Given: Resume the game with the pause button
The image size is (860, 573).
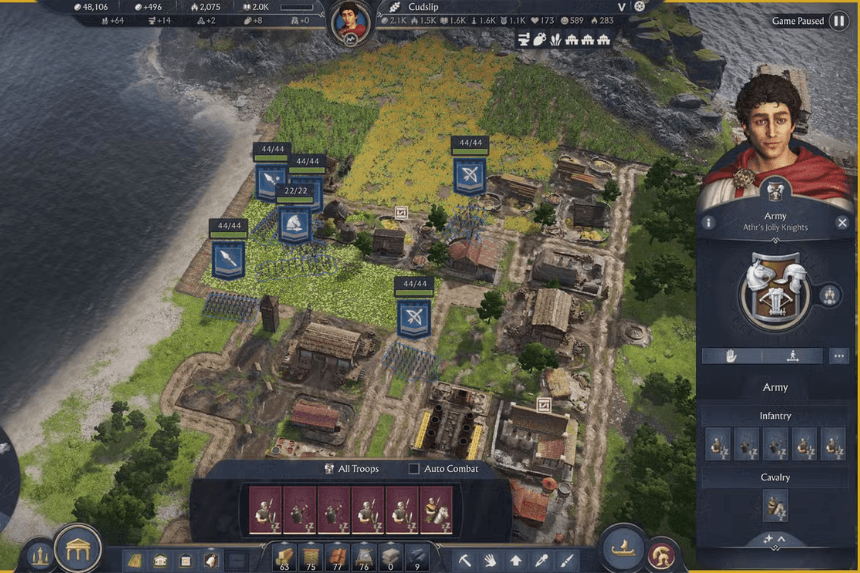Looking at the screenshot, I should (x=838, y=21).
